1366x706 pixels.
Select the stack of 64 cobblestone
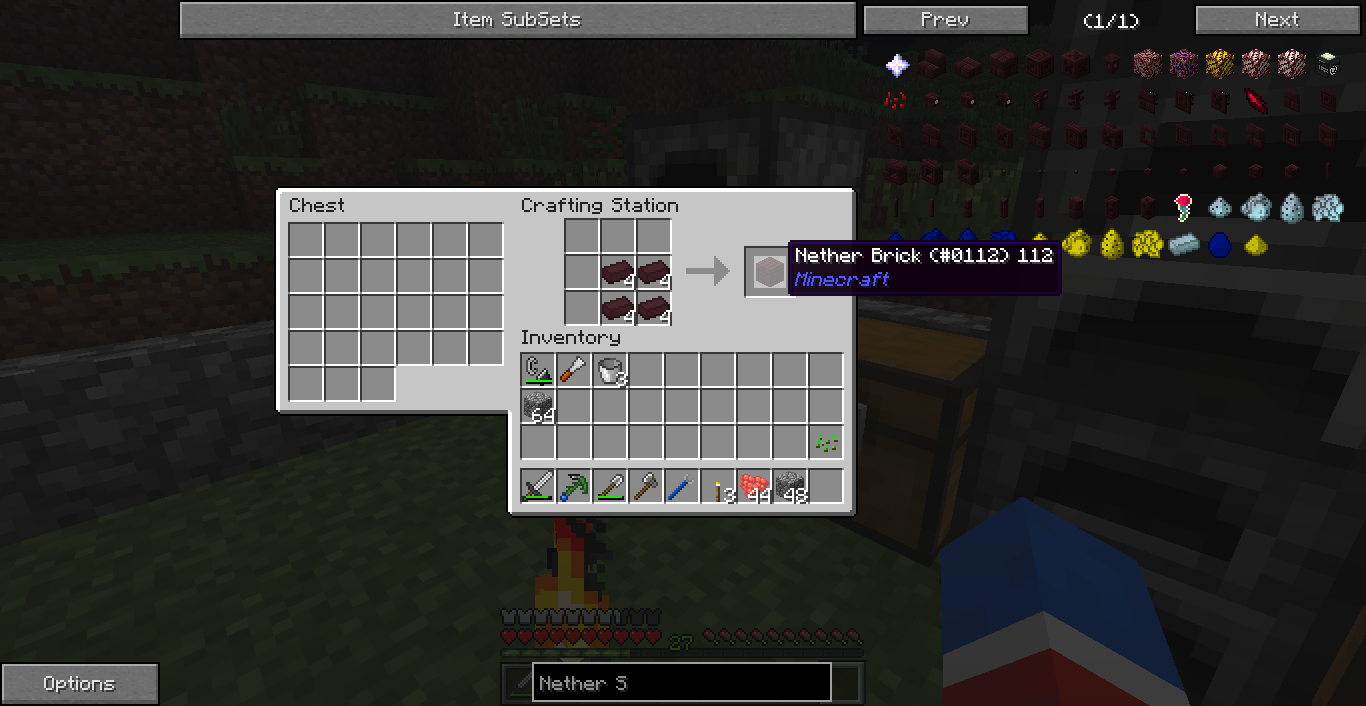[x=538, y=407]
